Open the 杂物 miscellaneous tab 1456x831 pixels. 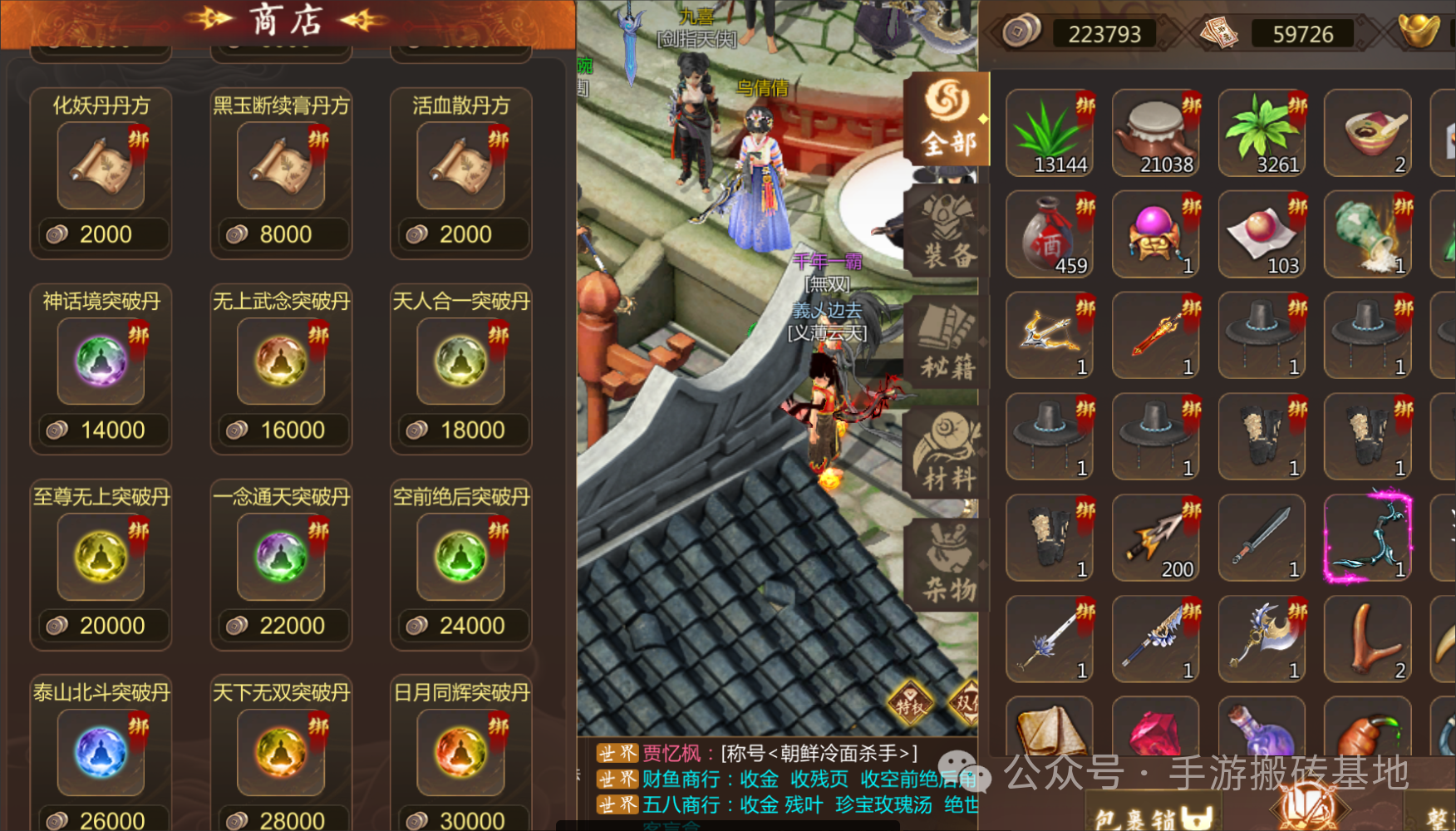[x=948, y=568]
